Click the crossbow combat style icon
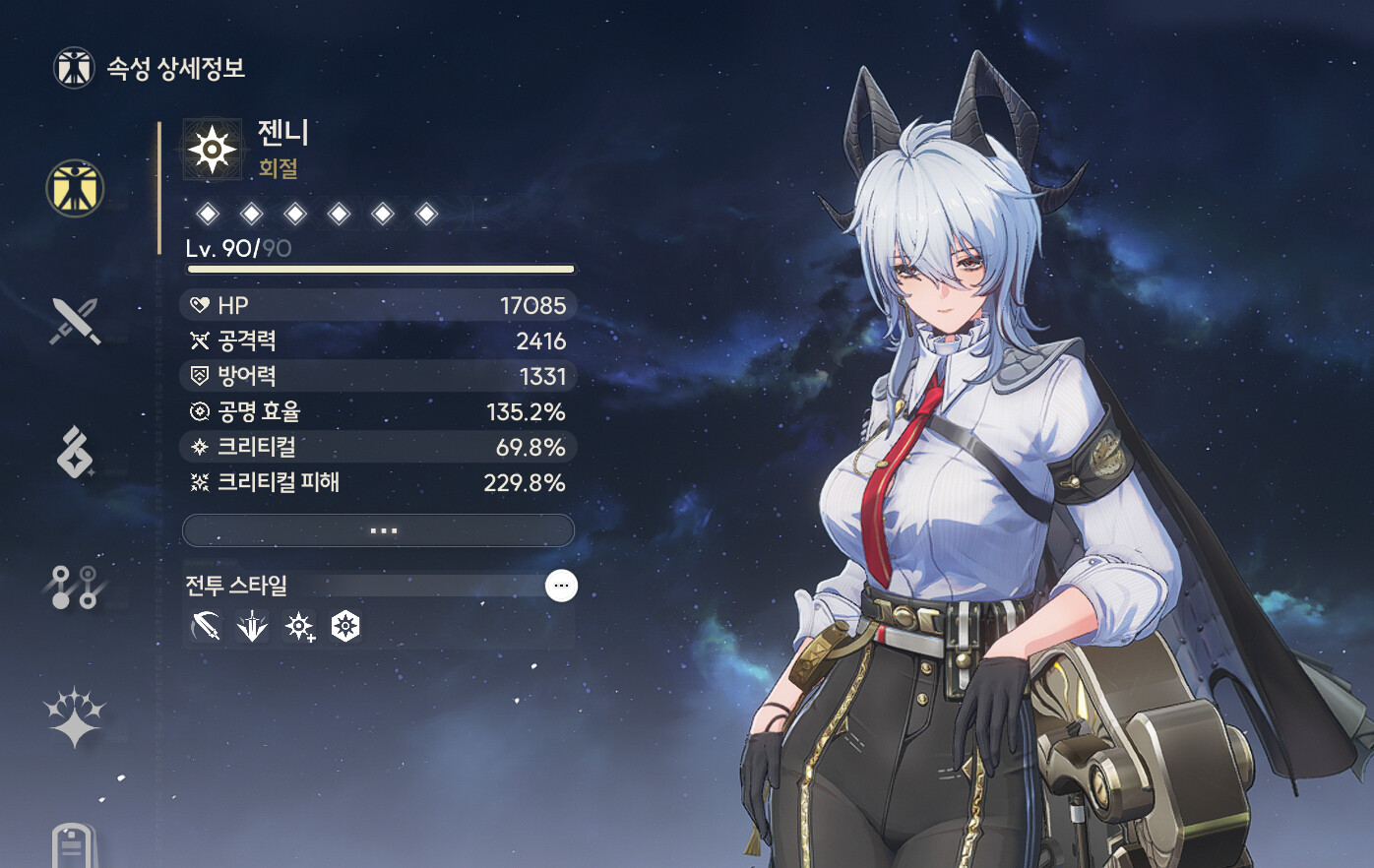The height and width of the screenshot is (868, 1374). coord(206,626)
